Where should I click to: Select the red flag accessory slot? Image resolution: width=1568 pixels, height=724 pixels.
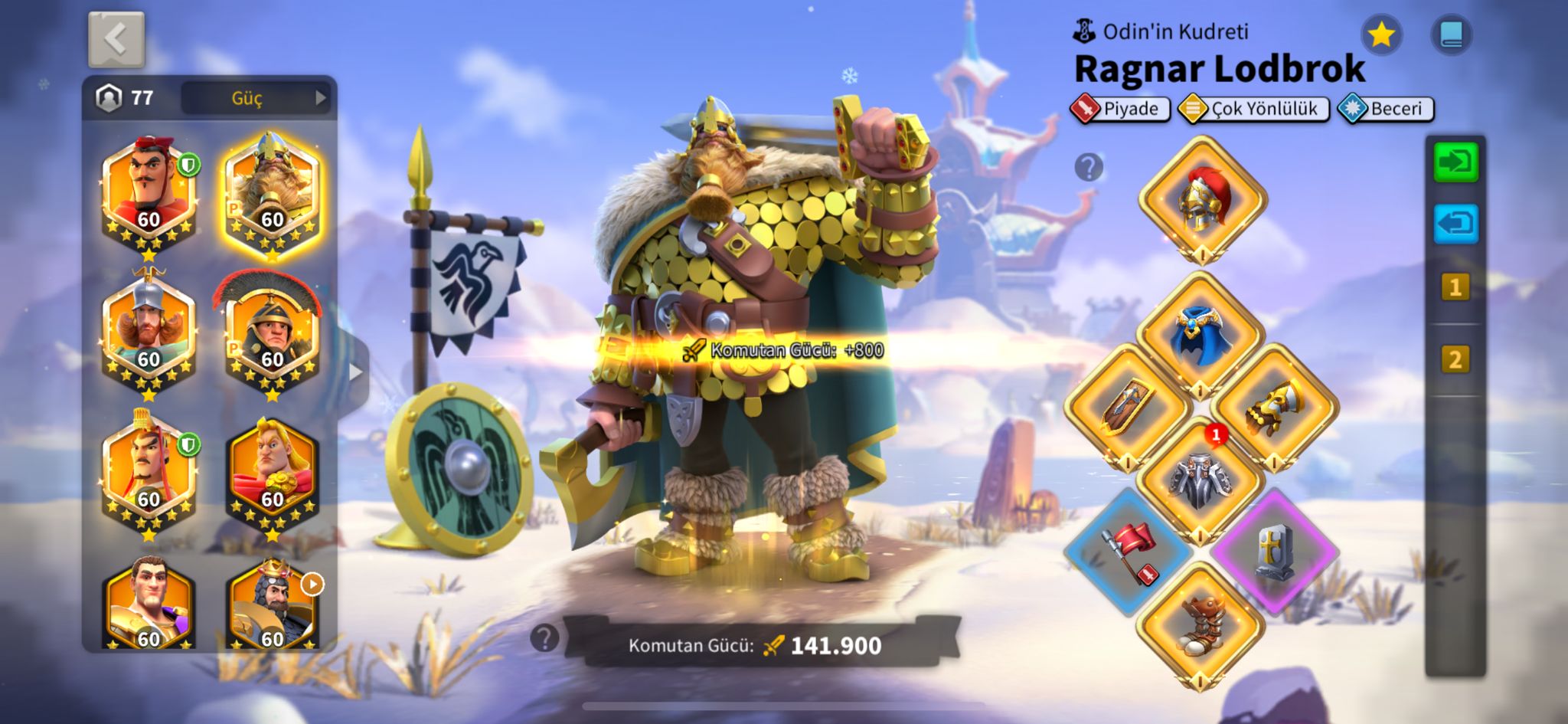click(x=1128, y=552)
